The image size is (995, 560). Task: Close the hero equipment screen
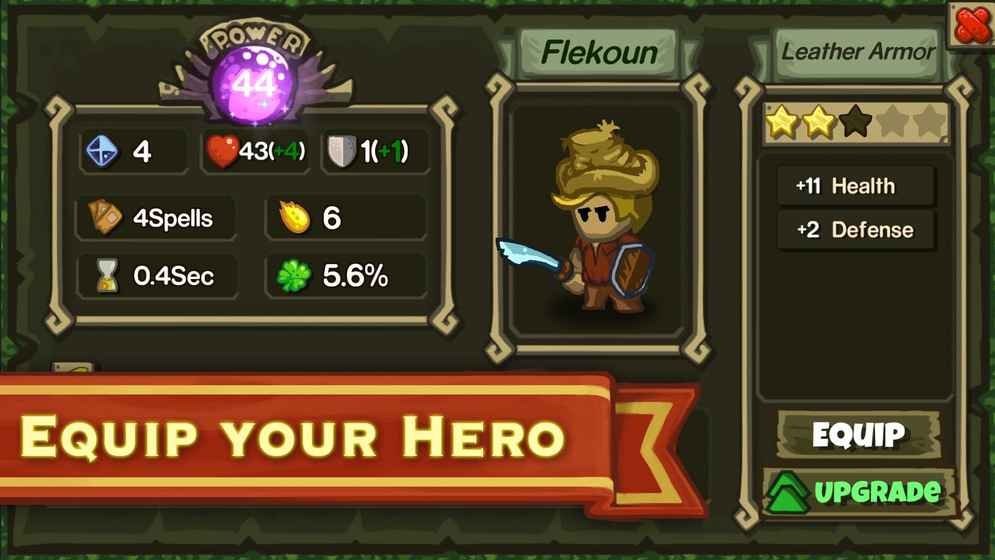[x=971, y=24]
